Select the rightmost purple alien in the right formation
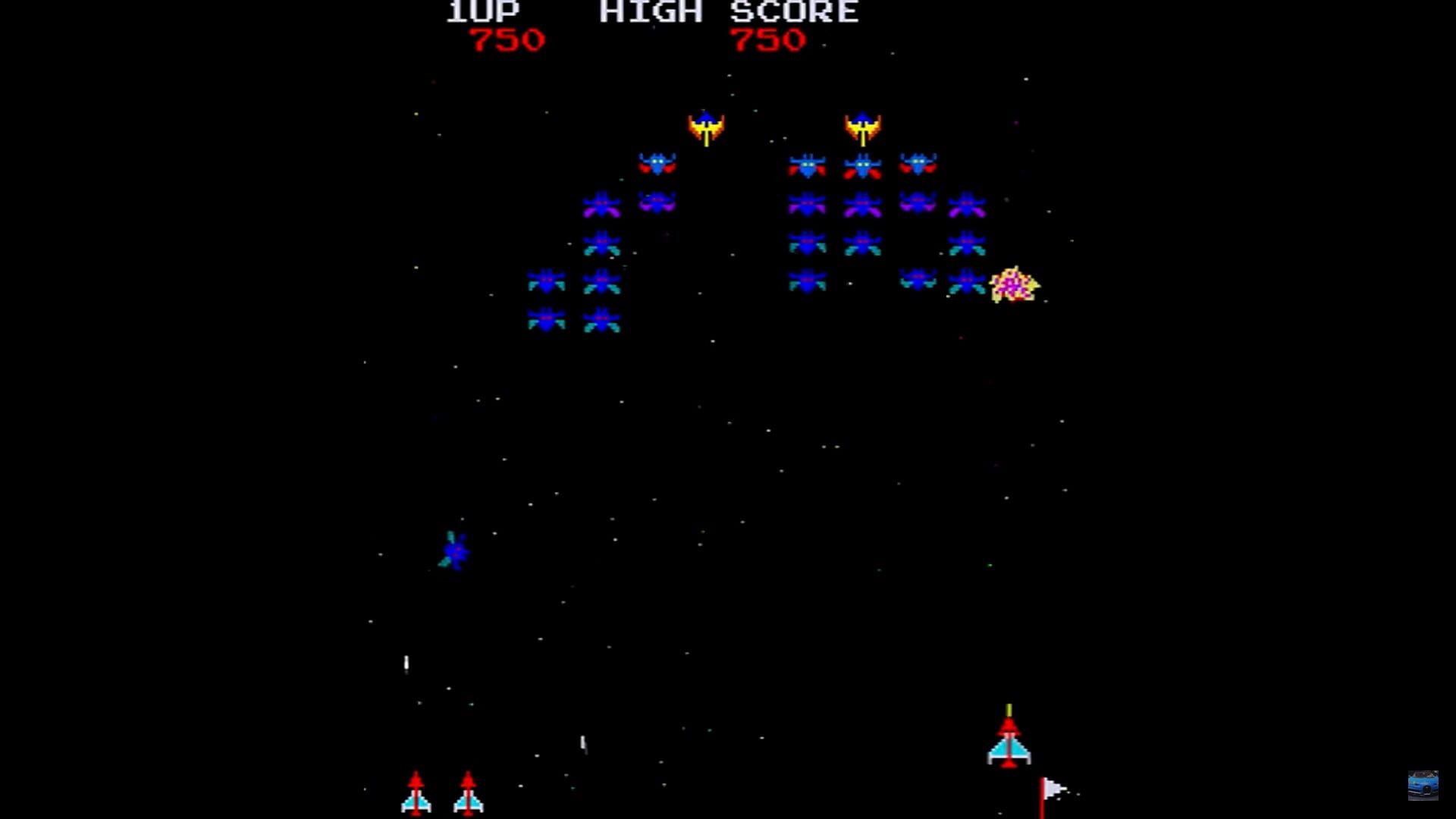The height and width of the screenshot is (819, 1456). click(968, 203)
